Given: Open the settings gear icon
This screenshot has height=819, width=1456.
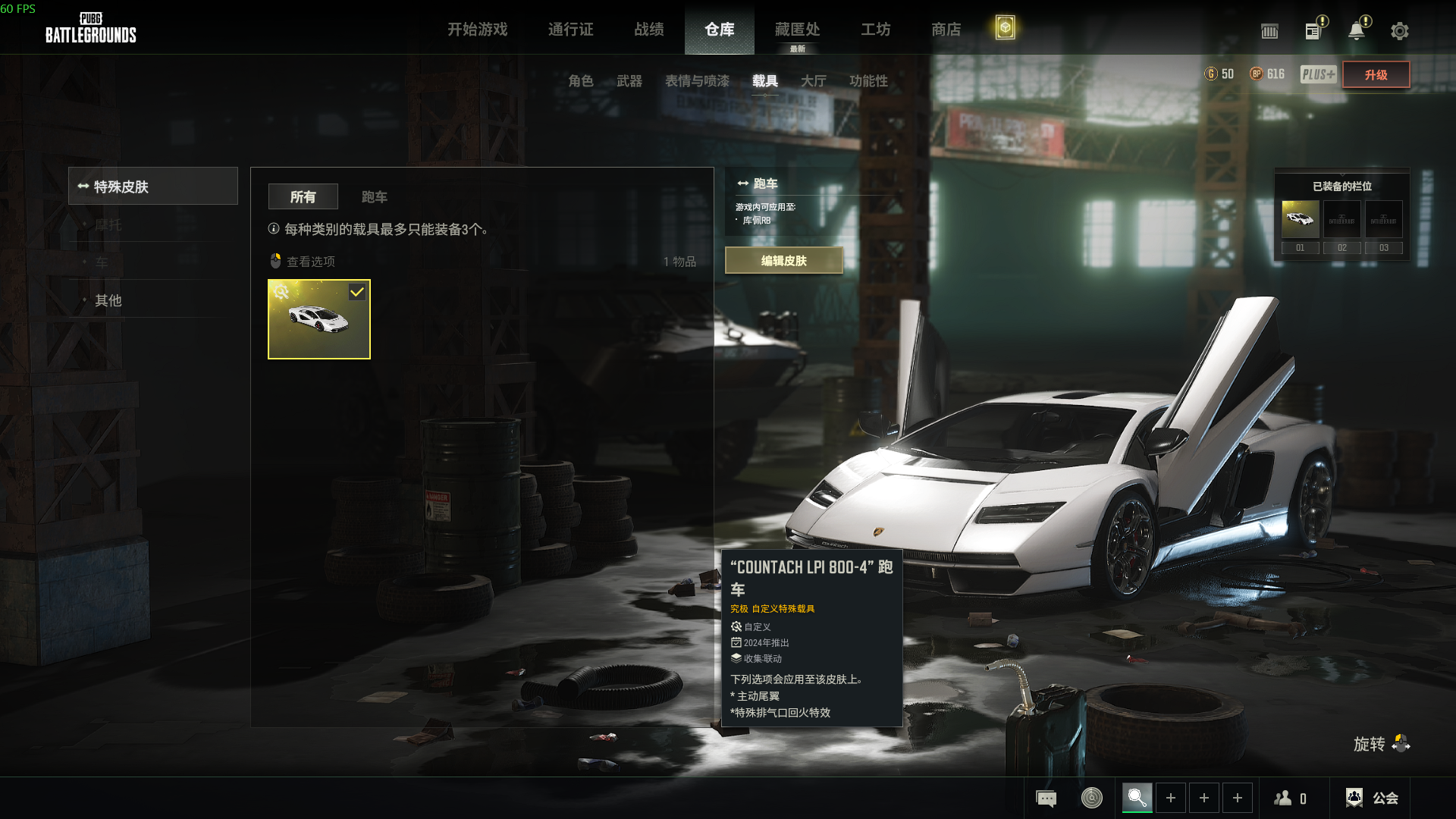Looking at the screenshot, I should [x=1399, y=31].
